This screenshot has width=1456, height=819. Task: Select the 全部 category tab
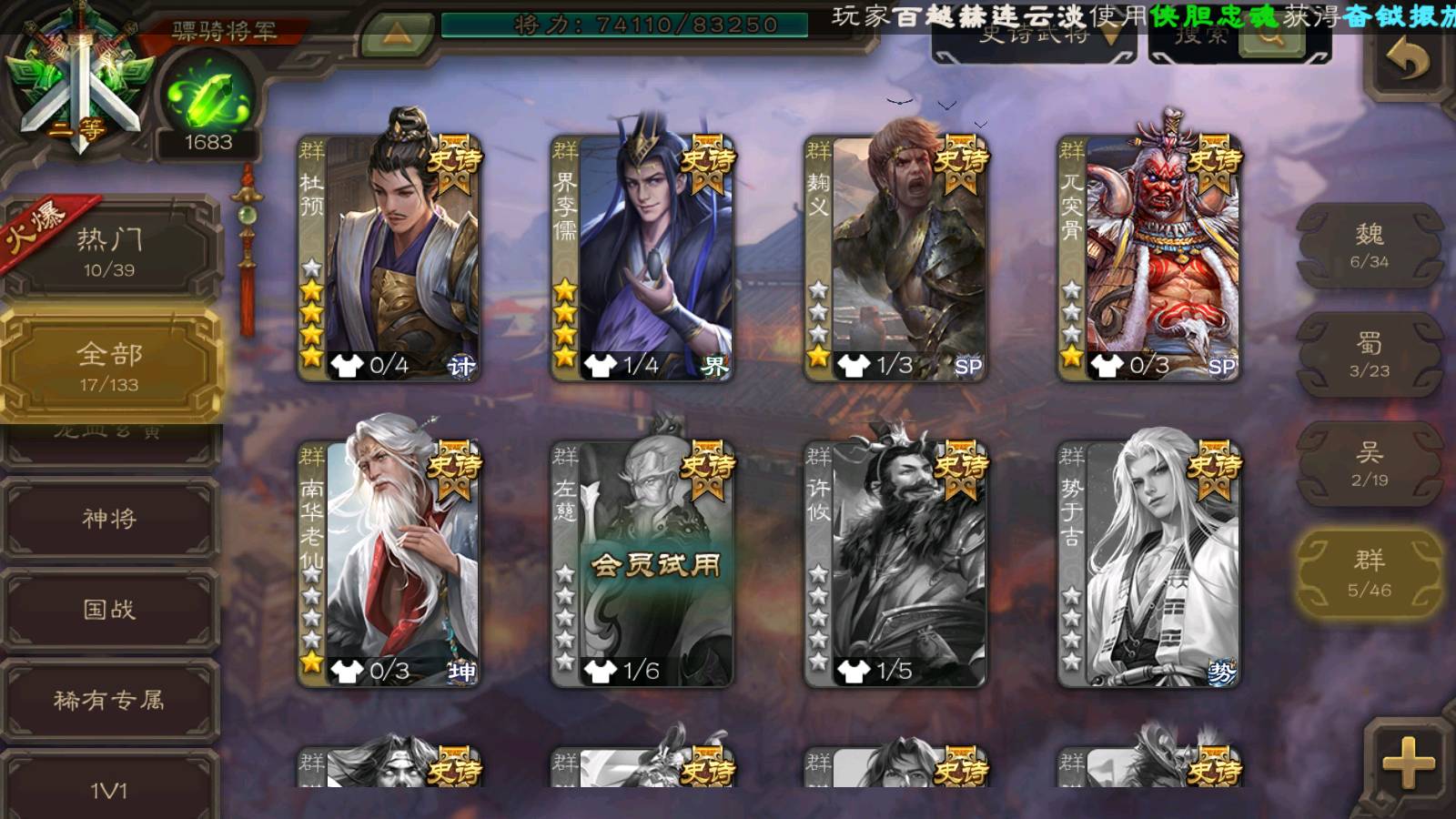(x=109, y=366)
